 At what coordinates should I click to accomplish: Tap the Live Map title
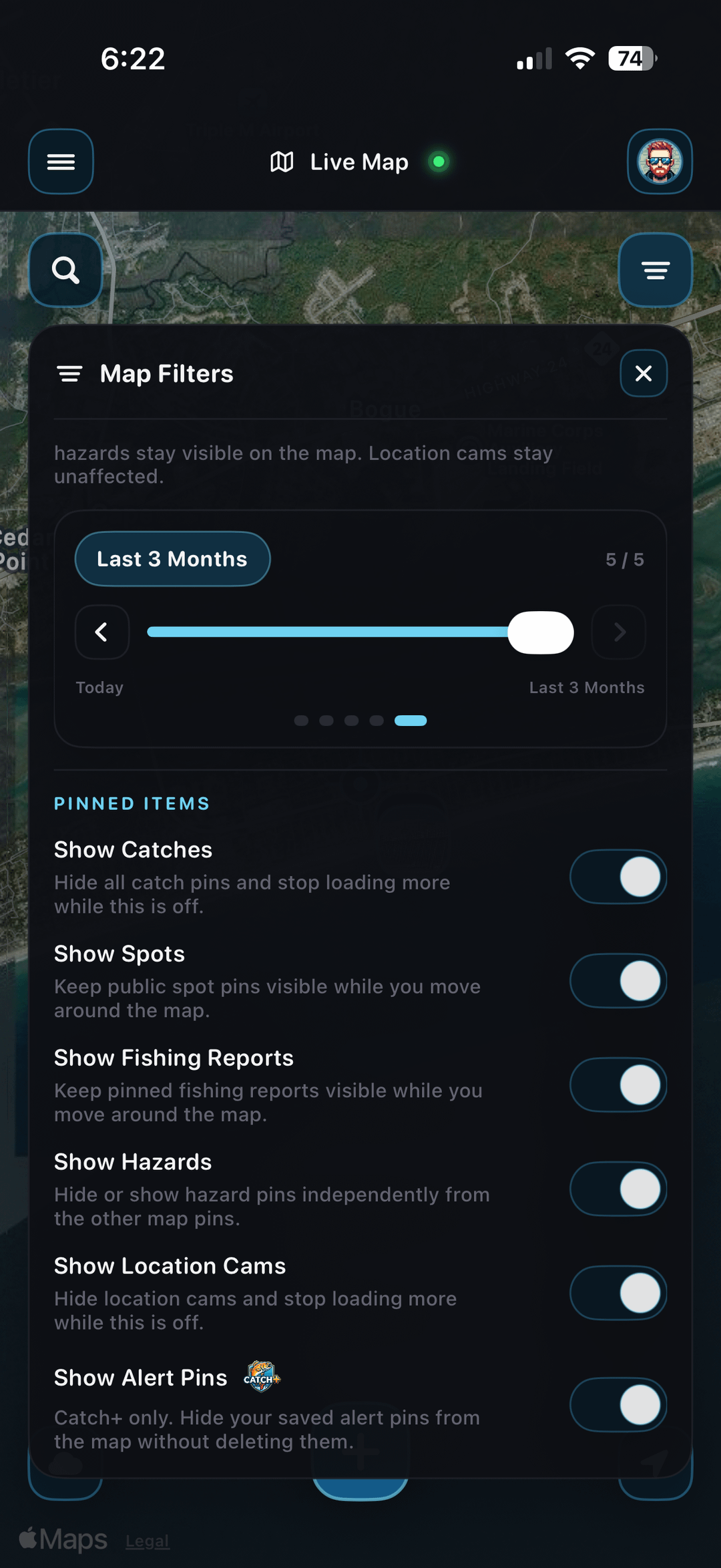pyautogui.click(x=358, y=162)
